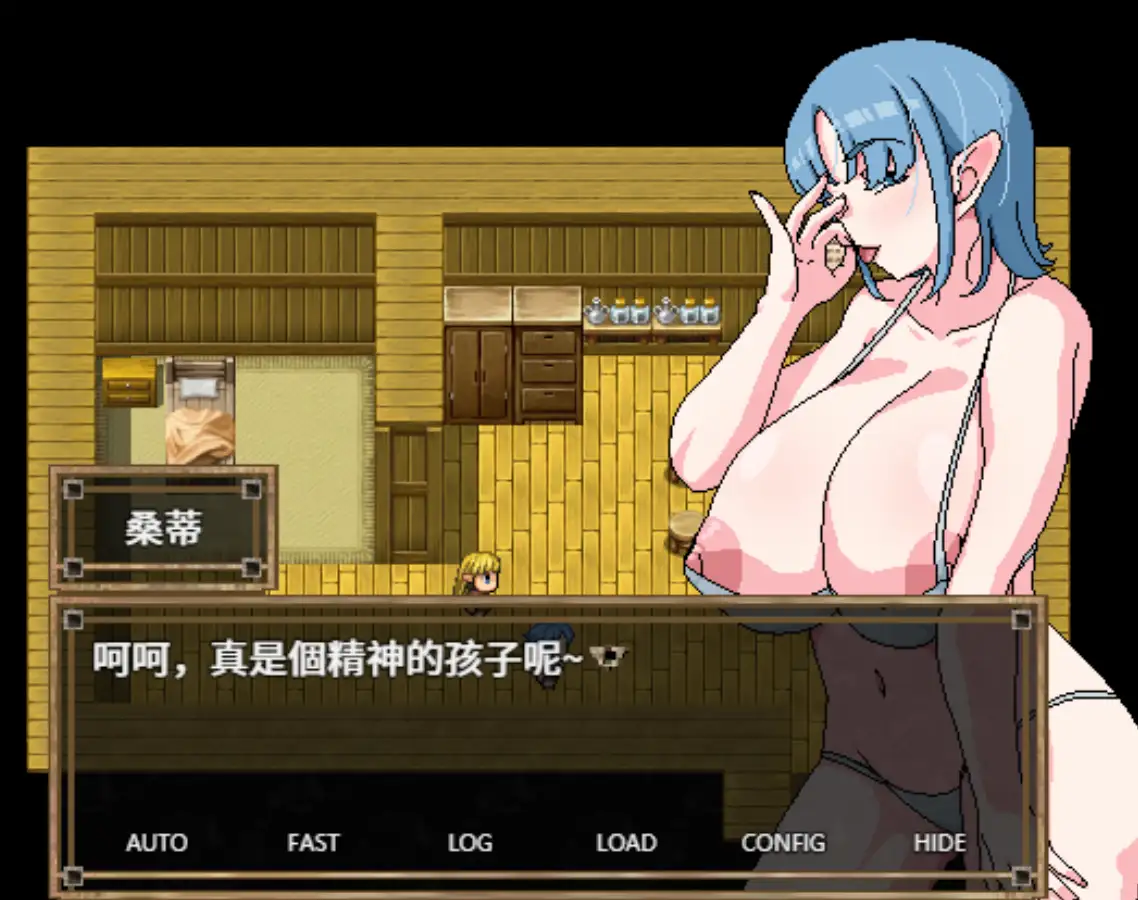Open the LOAD game menu
Image resolution: width=1138 pixels, height=900 pixels.
(626, 843)
